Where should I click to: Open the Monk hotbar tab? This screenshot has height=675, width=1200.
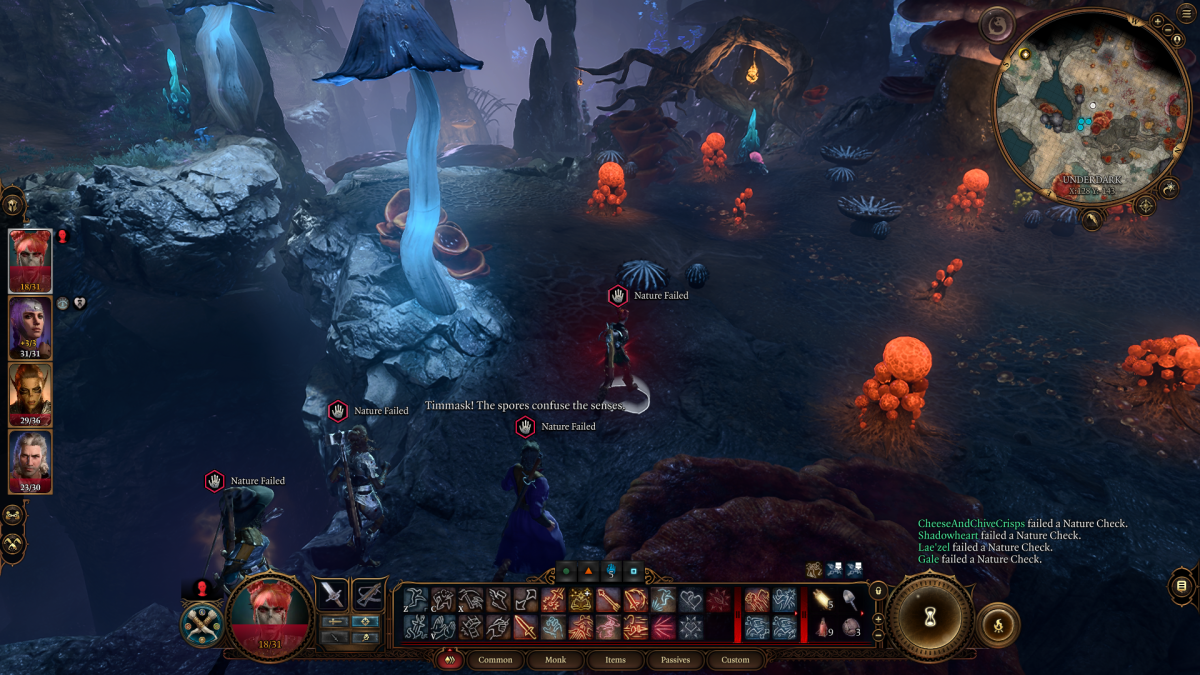pyautogui.click(x=556, y=660)
